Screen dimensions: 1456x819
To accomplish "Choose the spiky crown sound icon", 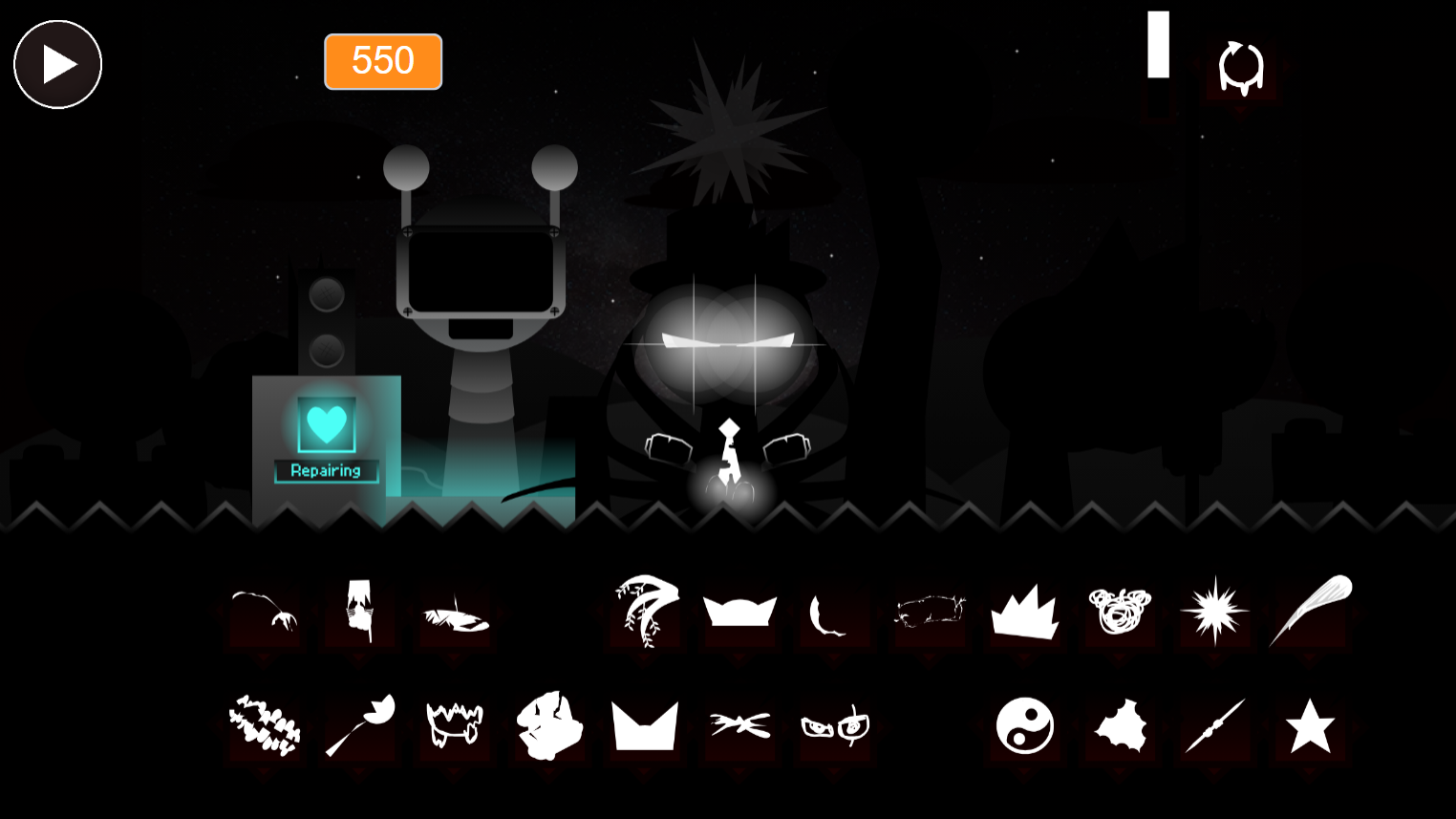I will (1024, 612).
